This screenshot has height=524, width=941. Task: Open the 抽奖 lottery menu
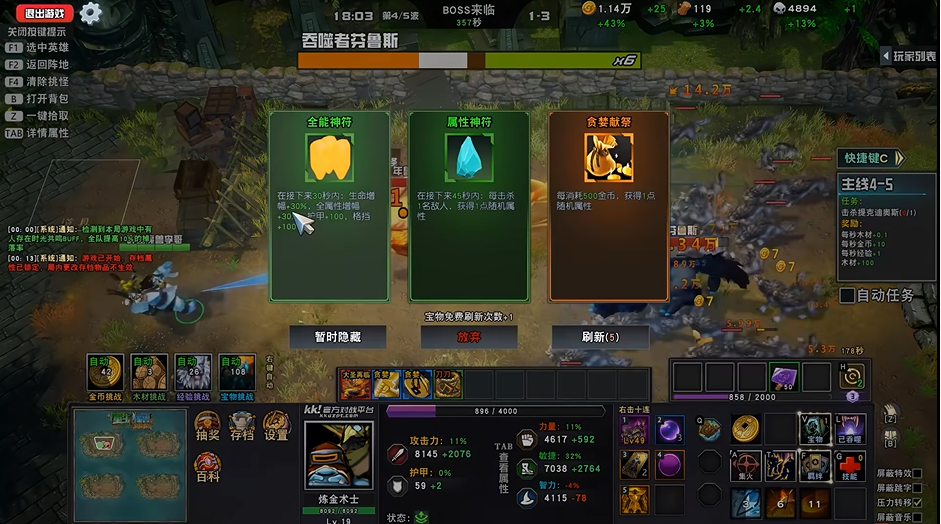[208, 427]
